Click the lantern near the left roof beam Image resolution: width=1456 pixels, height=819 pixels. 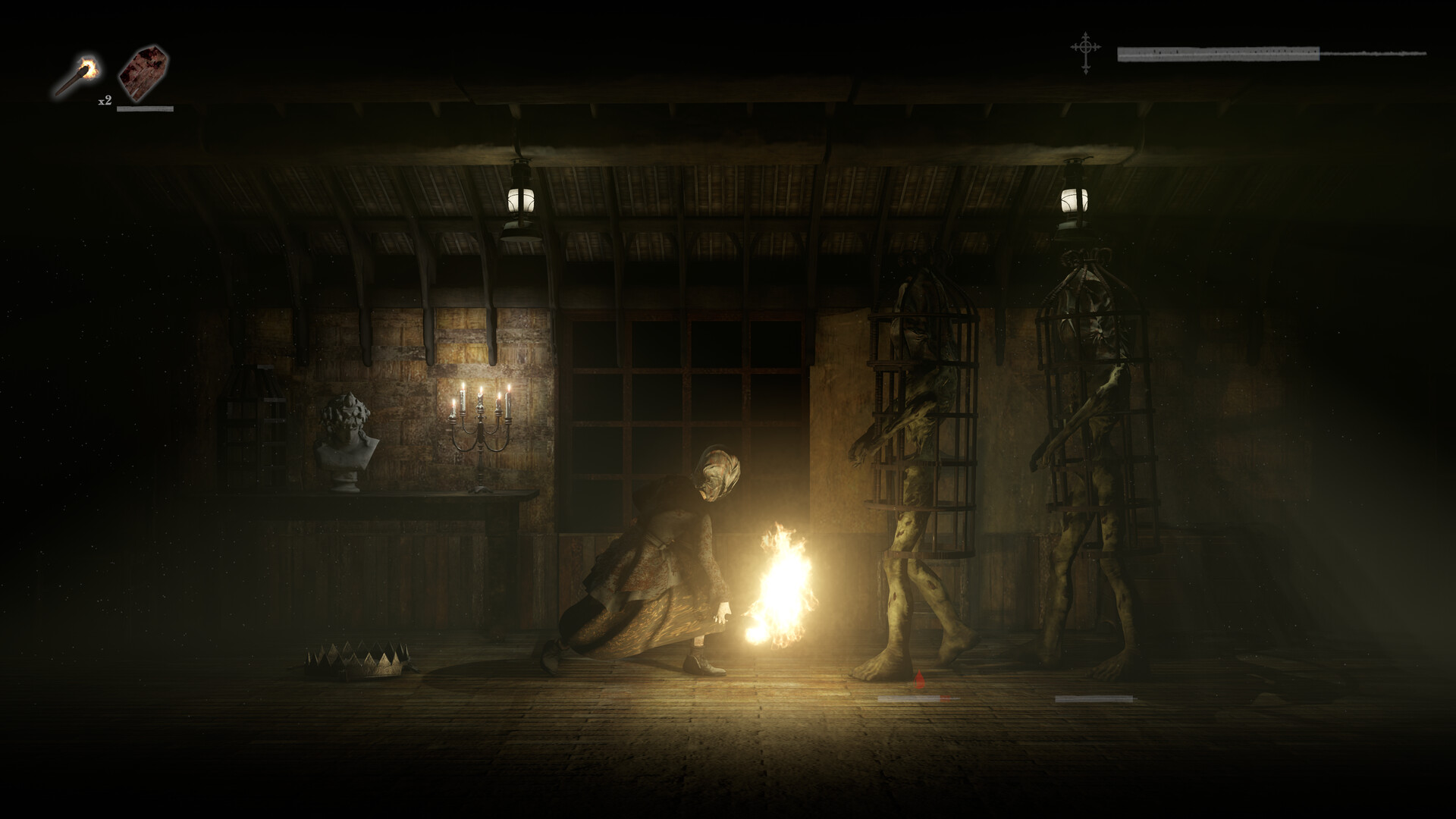tap(522, 201)
